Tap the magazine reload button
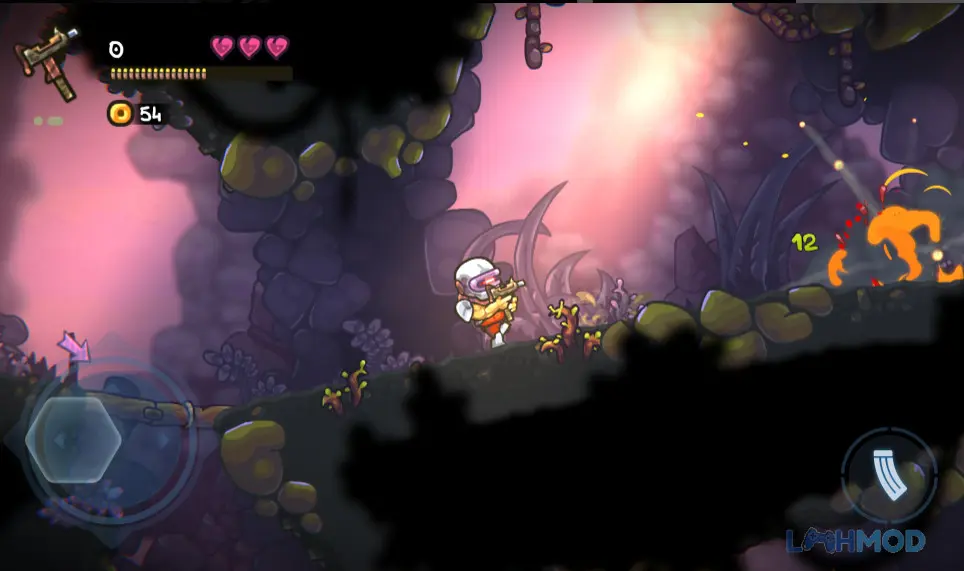This screenshot has height=571, width=964. coord(888,476)
